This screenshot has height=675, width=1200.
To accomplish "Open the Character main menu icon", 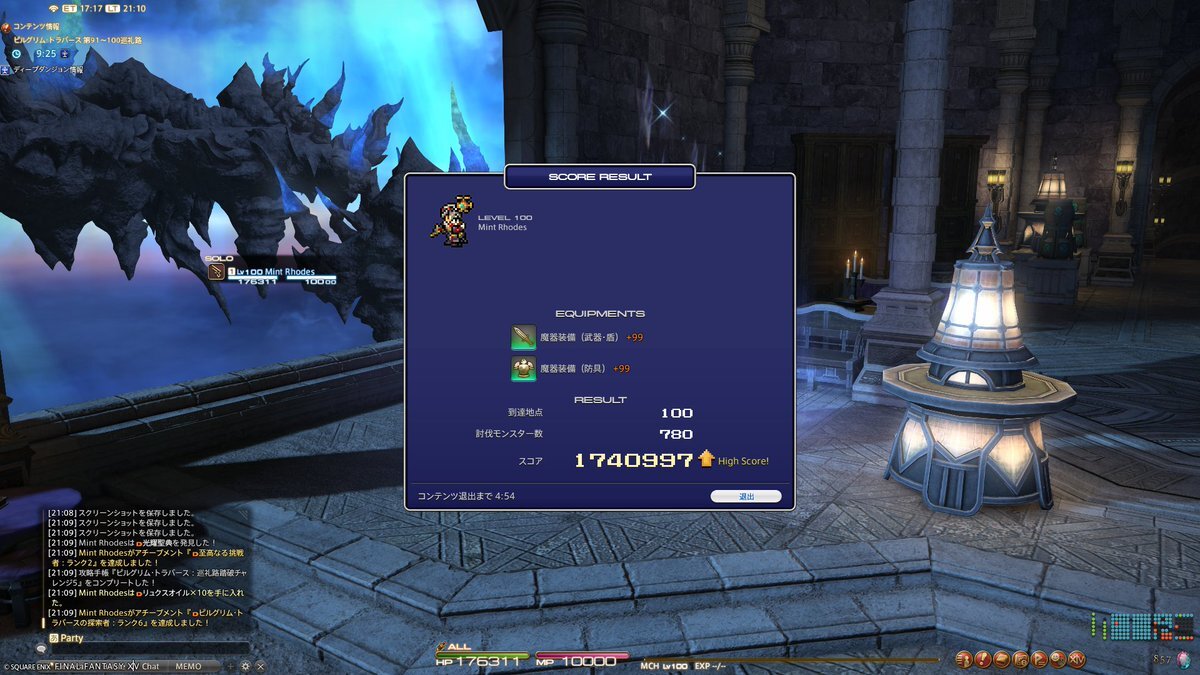I will click(965, 659).
